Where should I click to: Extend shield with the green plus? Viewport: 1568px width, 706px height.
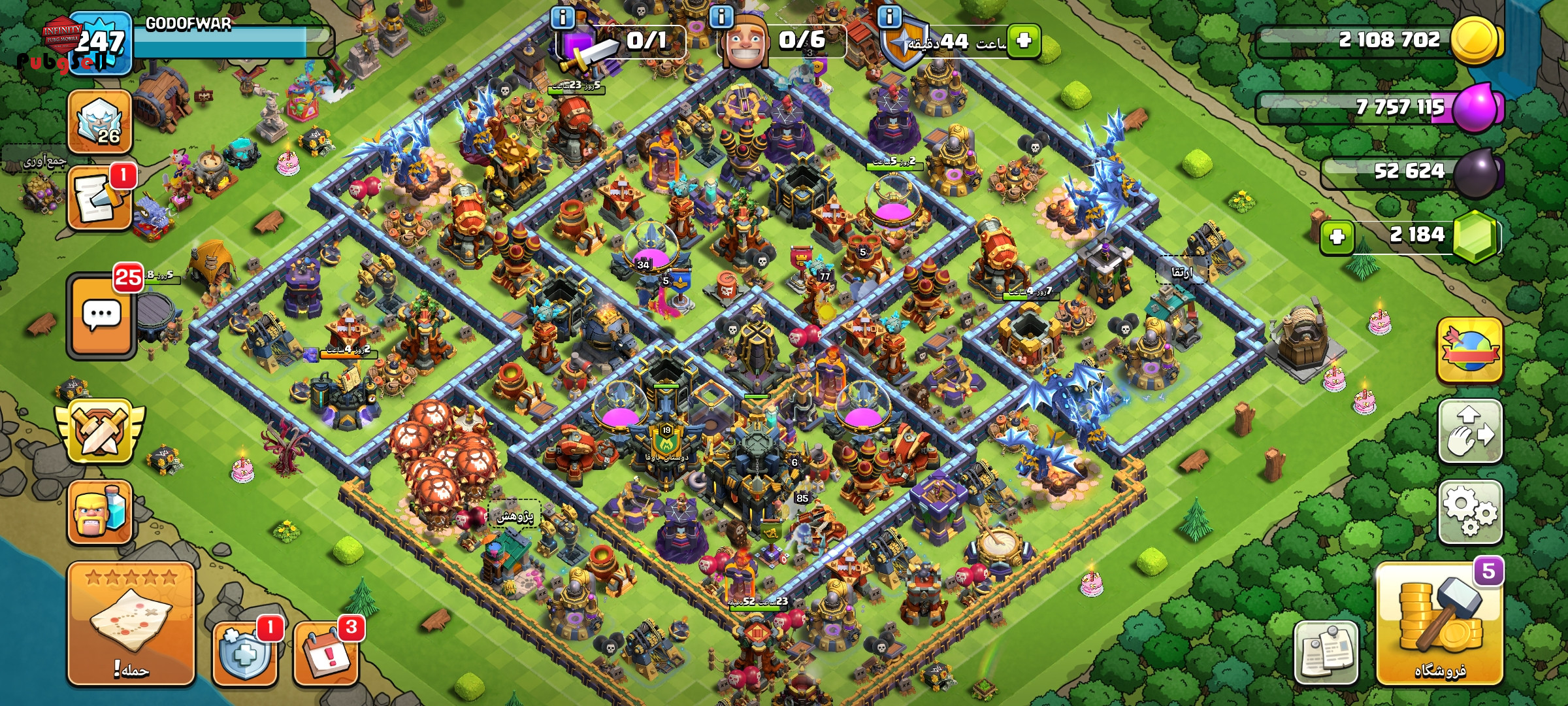point(1023,41)
